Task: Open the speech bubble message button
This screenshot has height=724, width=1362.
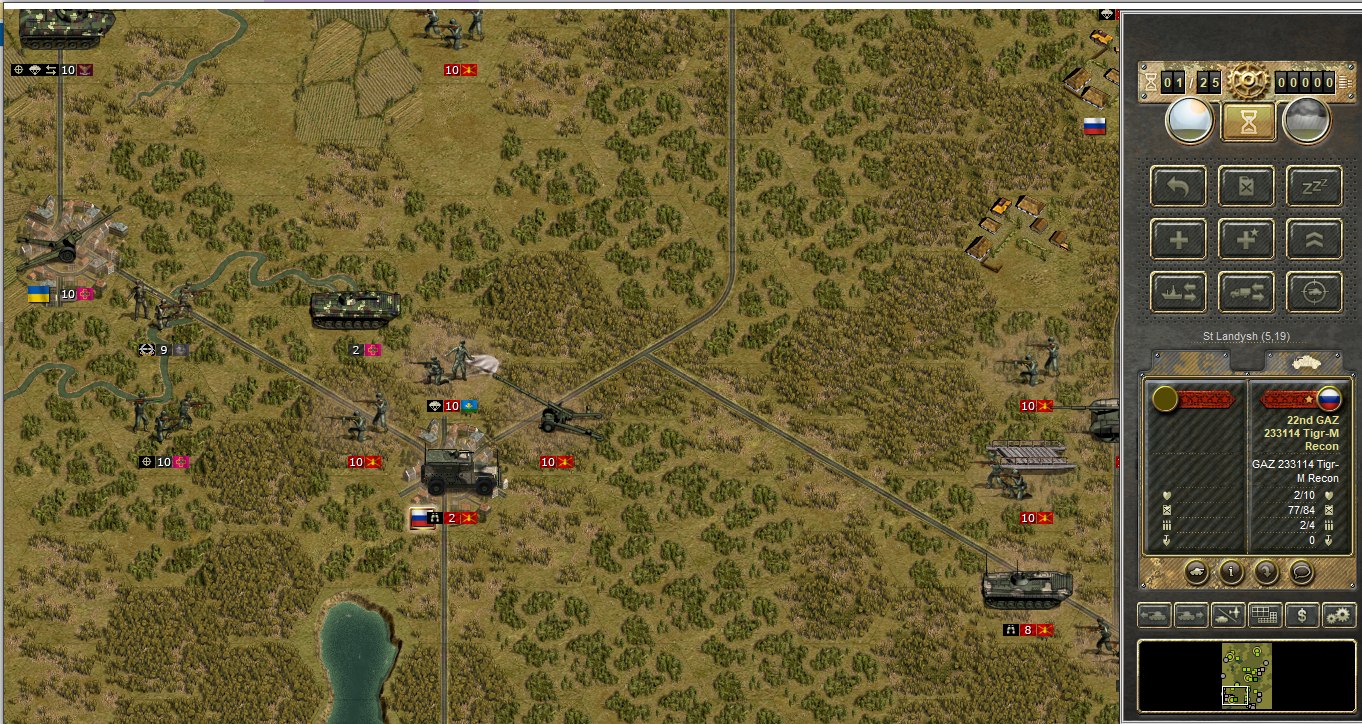Action: pos(1300,573)
